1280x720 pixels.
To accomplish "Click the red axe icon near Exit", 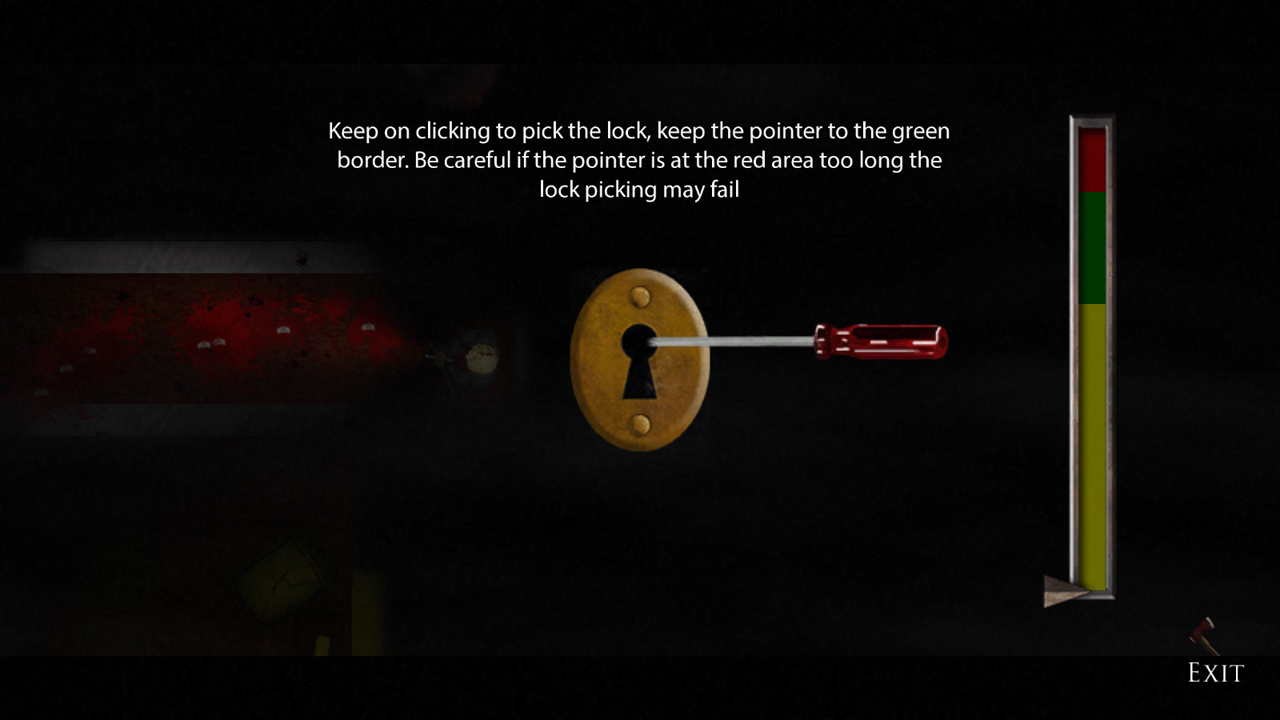I will [1200, 632].
